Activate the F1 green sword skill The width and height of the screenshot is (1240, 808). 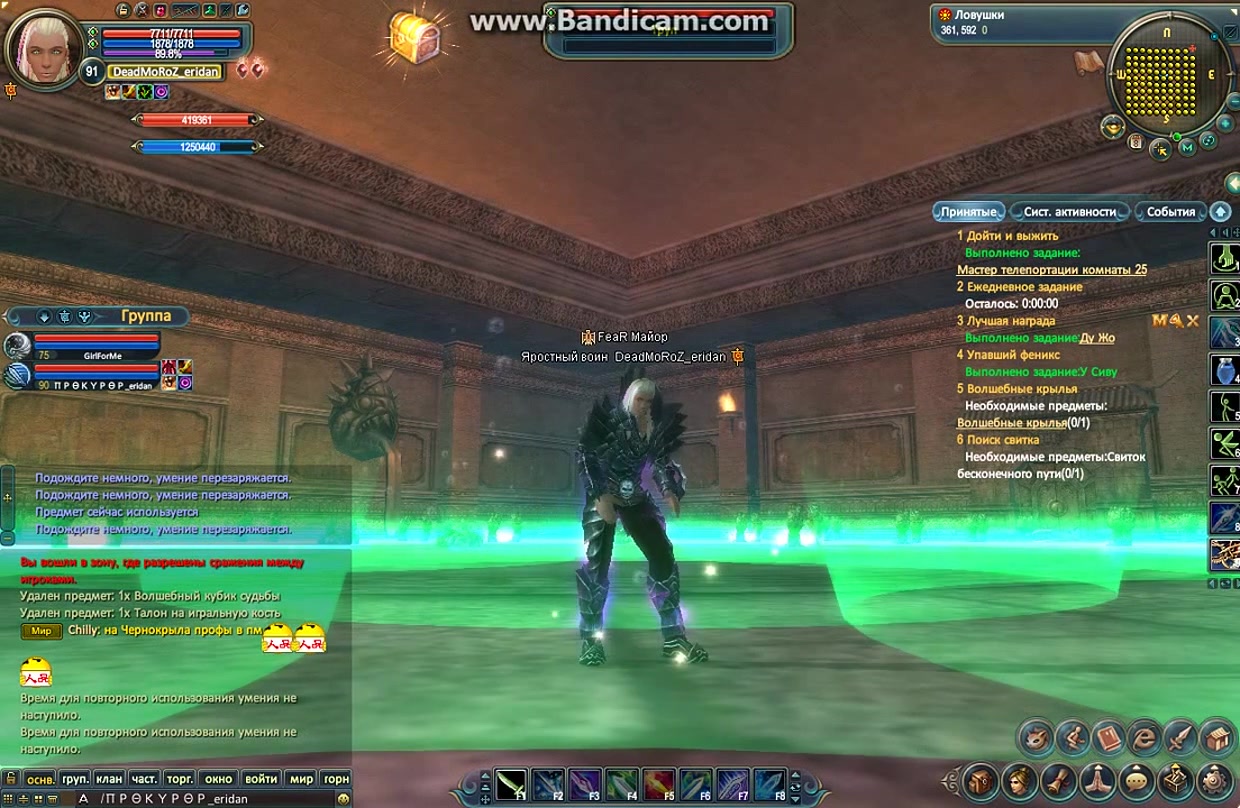512,784
